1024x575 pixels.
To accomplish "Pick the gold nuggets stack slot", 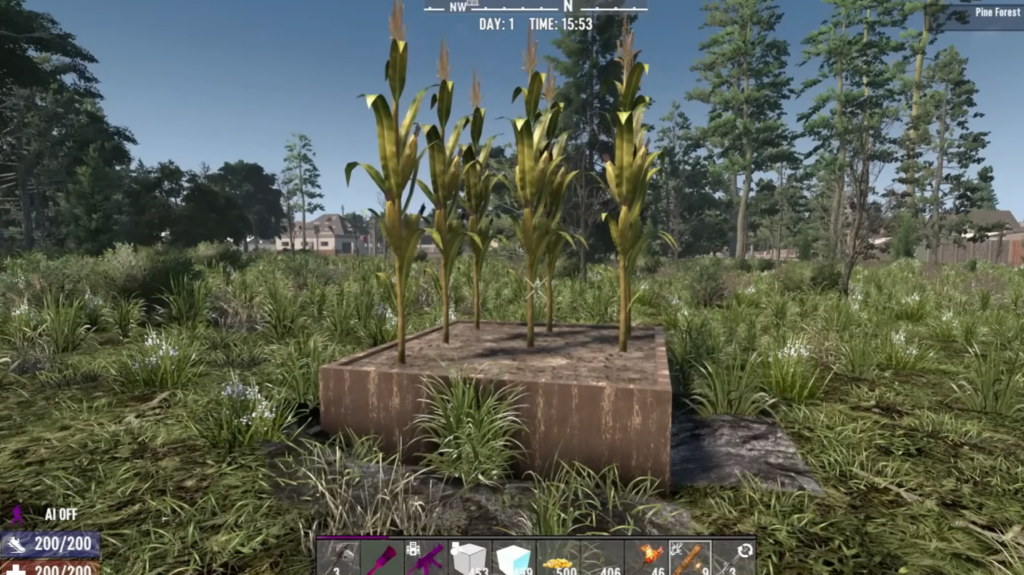I will (x=558, y=558).
